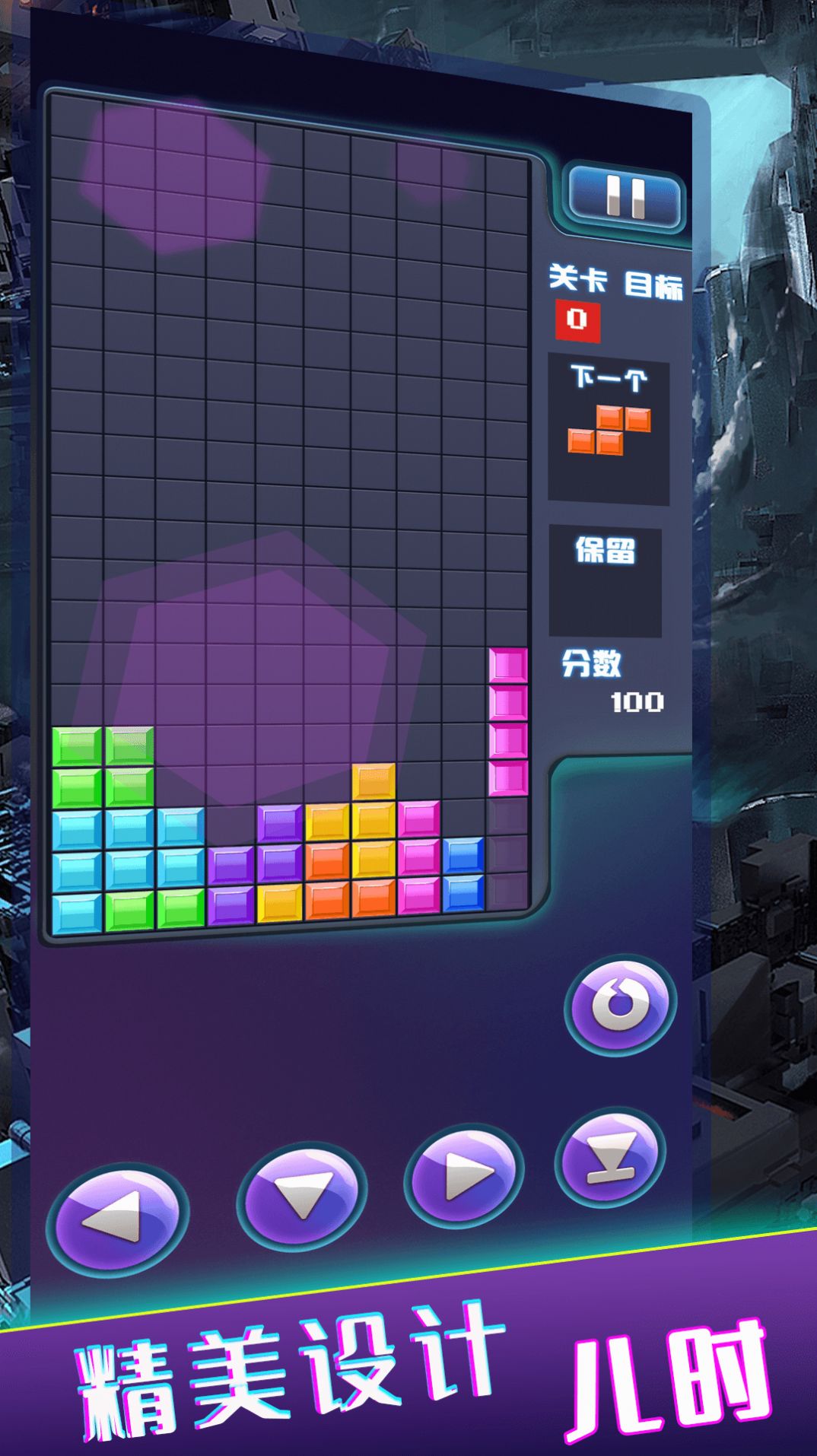Hard drop the piece with the drop button
817x1456 pixels.
coord(610,1158)
